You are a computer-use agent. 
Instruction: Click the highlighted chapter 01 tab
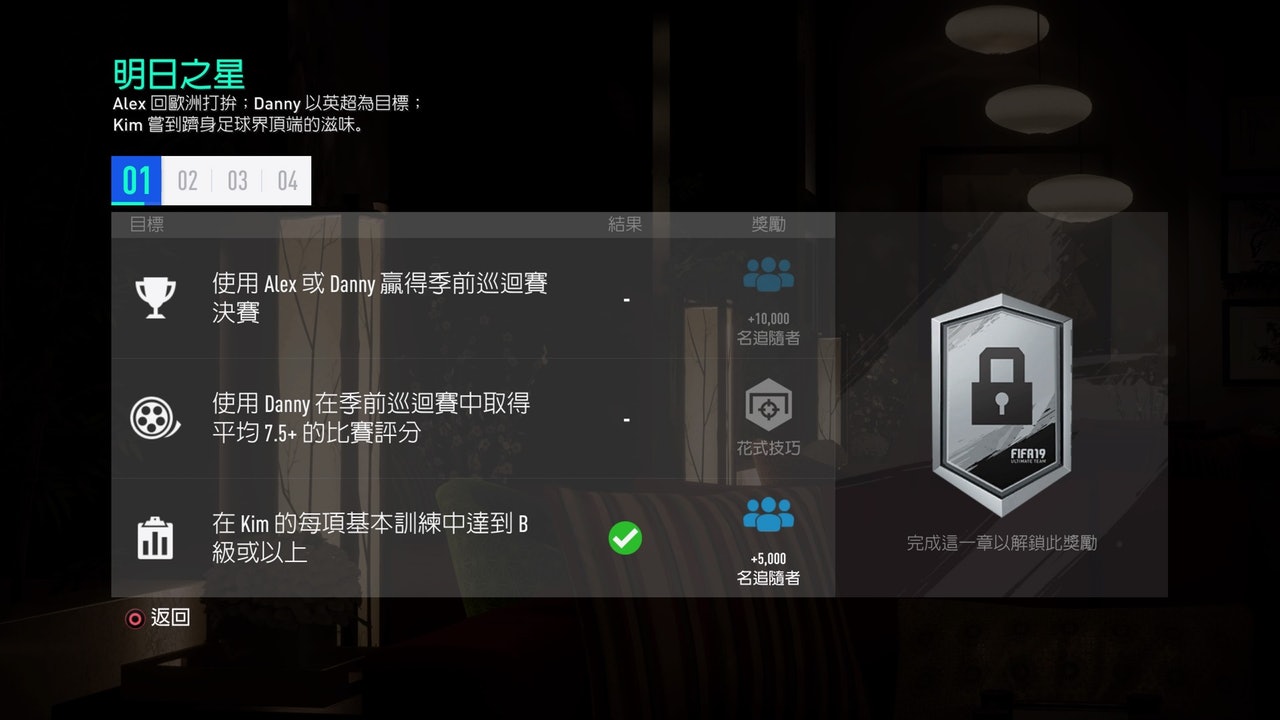tap(135, 180)
